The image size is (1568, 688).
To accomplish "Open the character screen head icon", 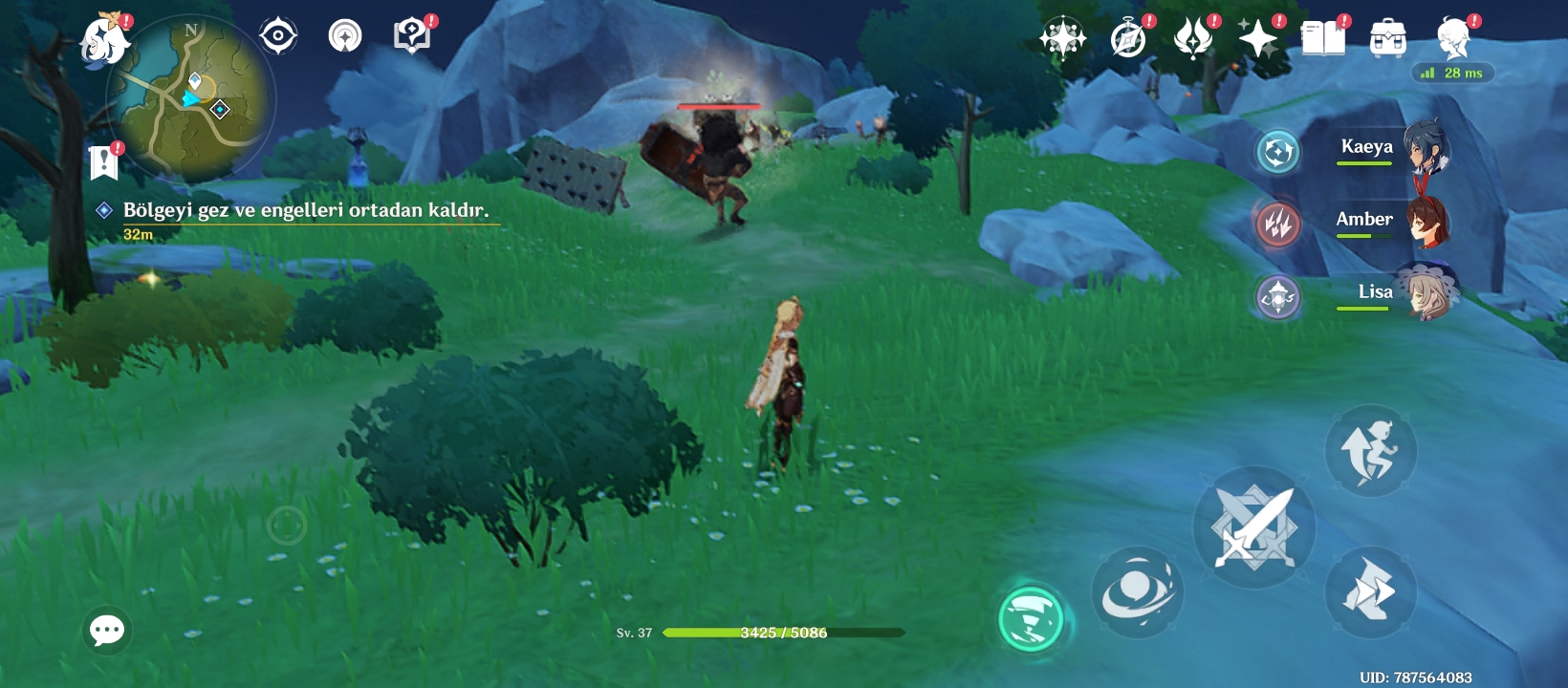I will click(1453, 38).
